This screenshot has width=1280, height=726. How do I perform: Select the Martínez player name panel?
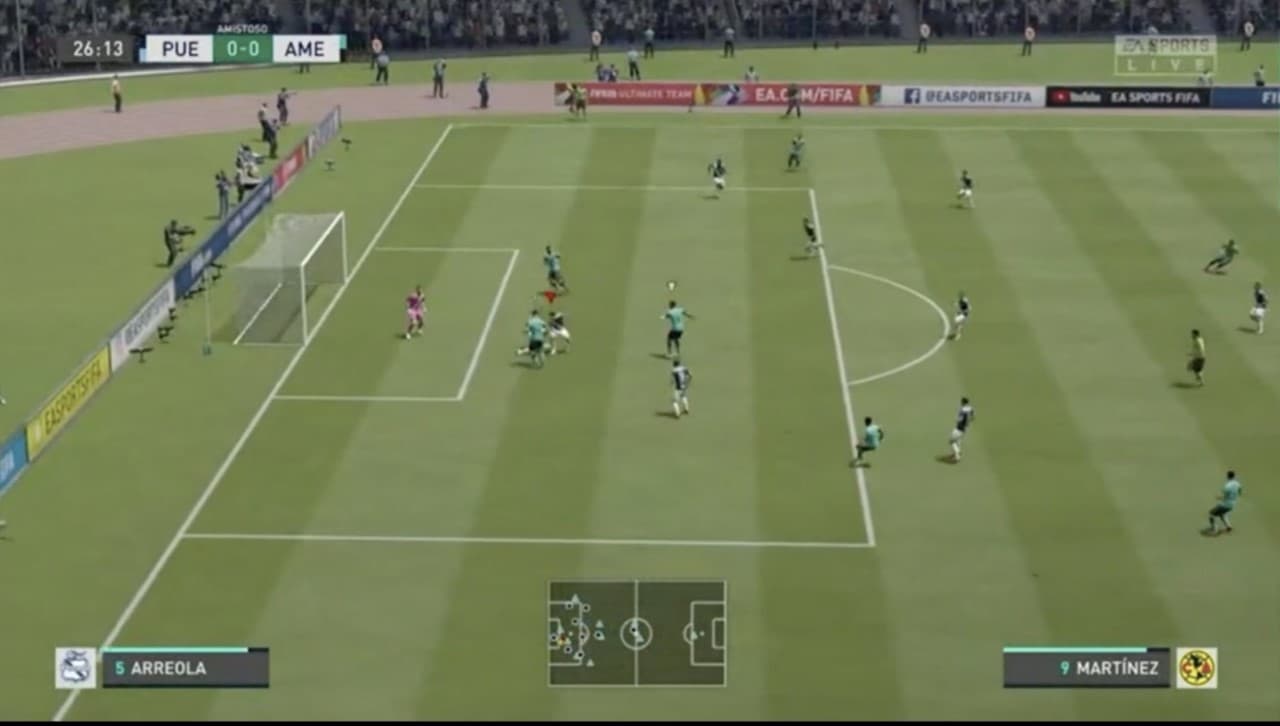click(x=1086, y=668)
